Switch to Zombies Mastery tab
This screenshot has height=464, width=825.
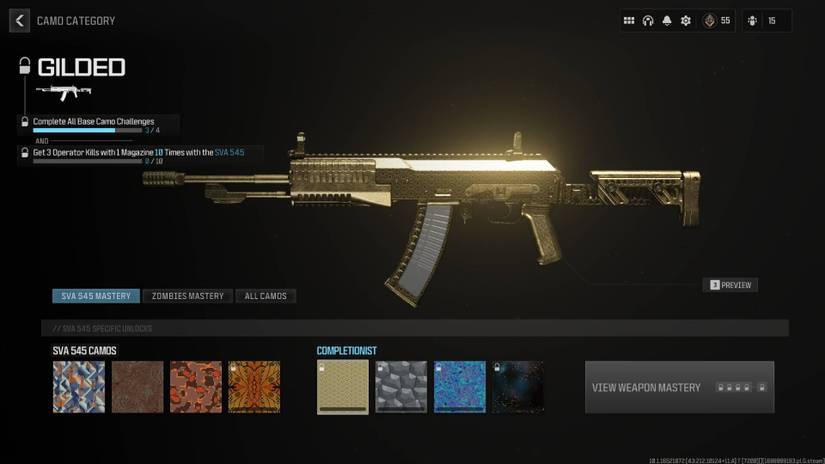tap(188, 296)
